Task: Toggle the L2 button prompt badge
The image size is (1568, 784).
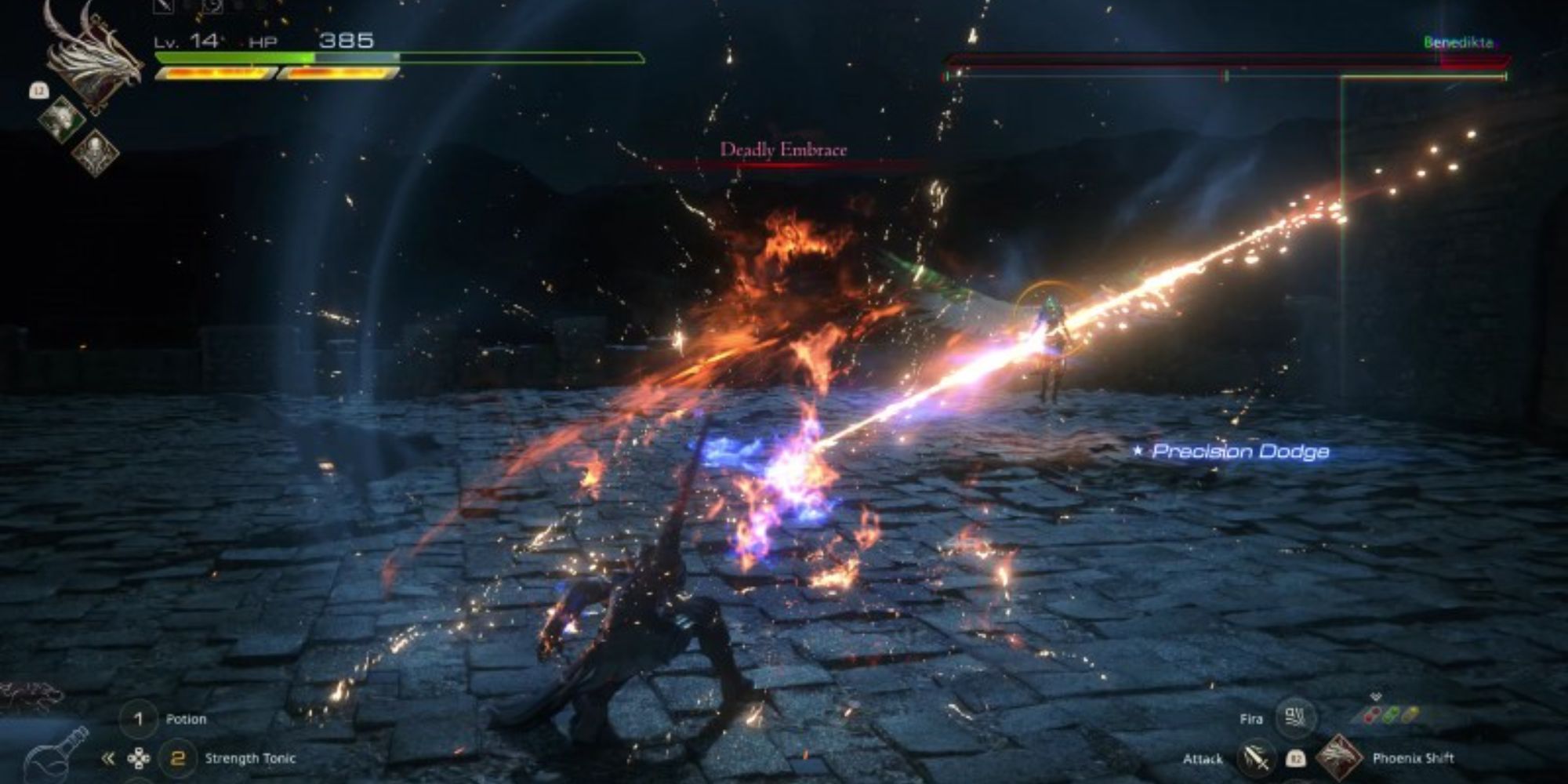Action: pyautogui.click(x=39, y=90)
